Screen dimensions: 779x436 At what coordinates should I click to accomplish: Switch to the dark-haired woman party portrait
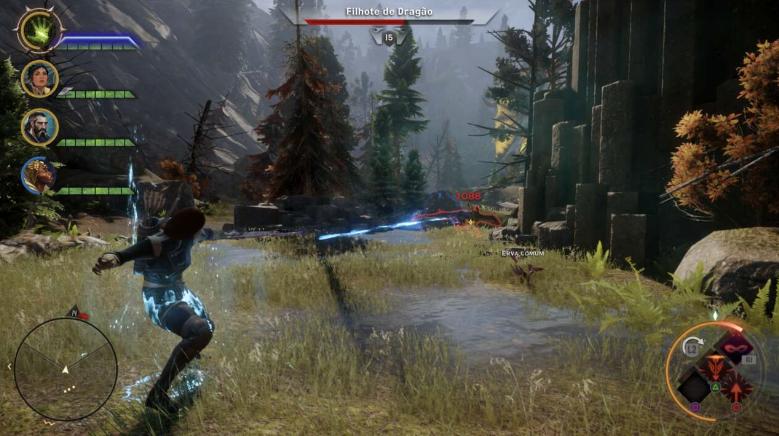[40, 79]
